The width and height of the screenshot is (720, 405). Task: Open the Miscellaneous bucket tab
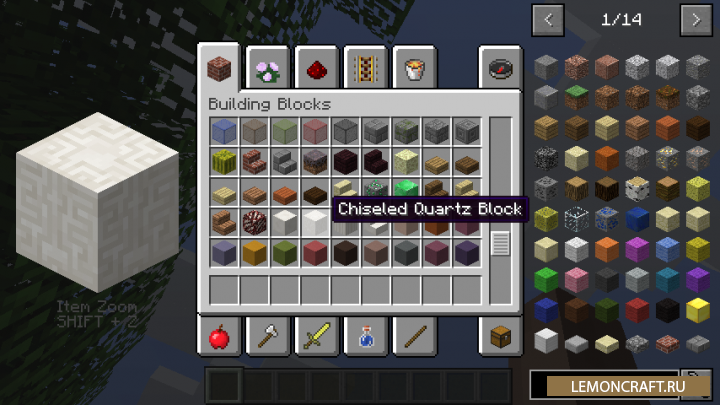[x=413, y=69]
